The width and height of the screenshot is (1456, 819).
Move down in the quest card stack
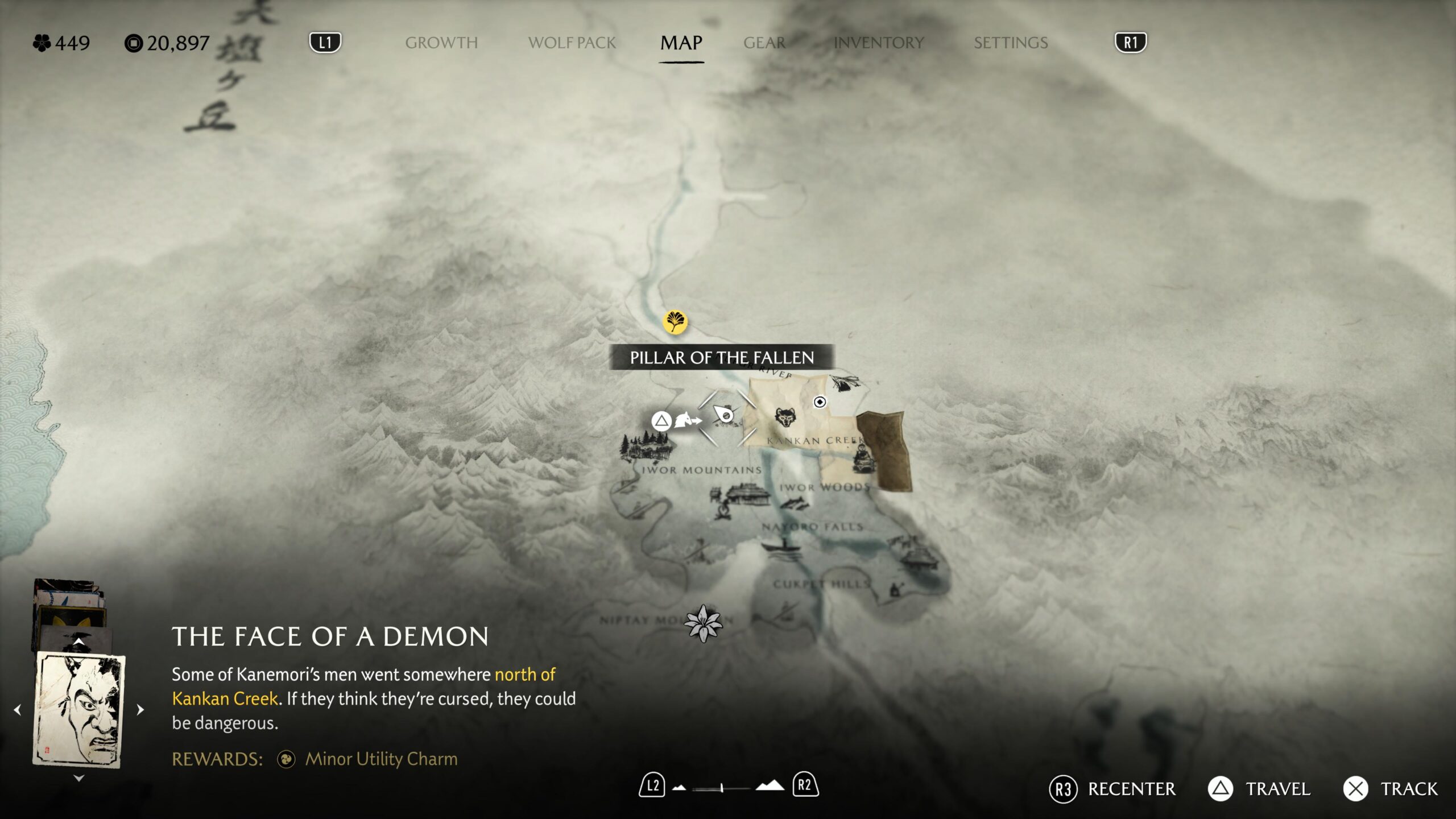(x=78, y=778)
